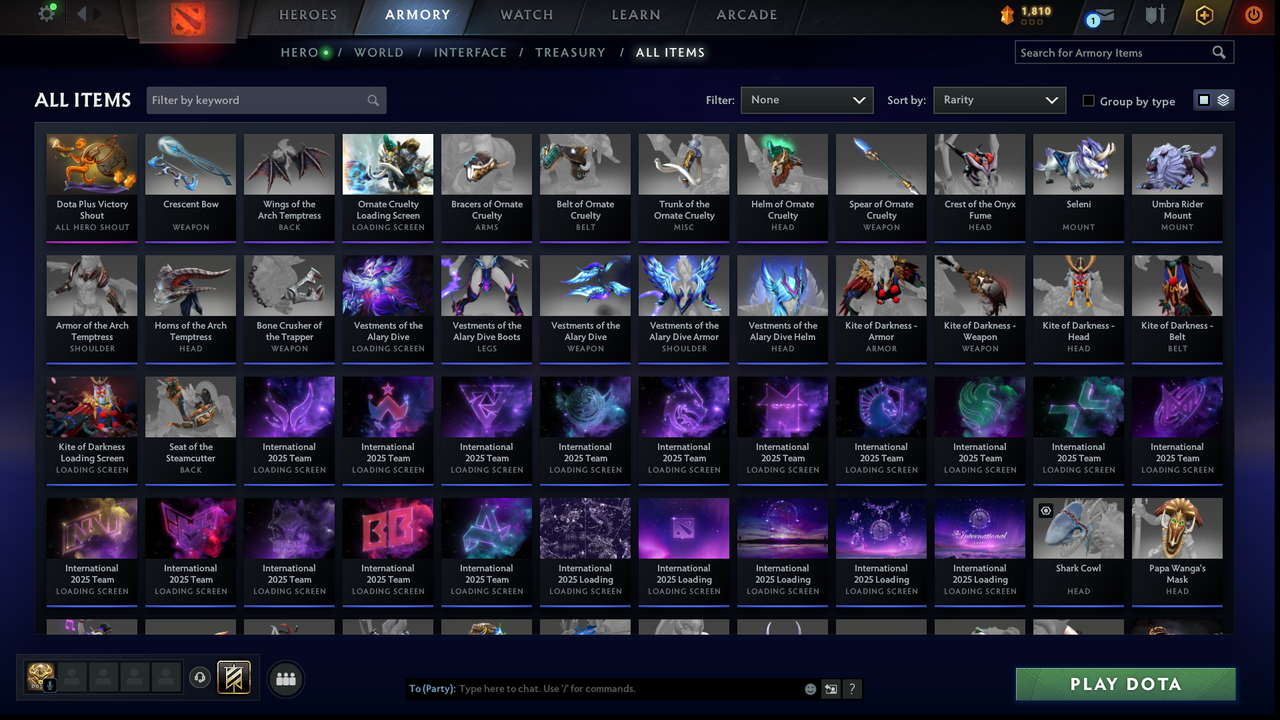Open voice settings via the headphones icon
The width and height of the screenshot is (1280, 720).
[x=201, y=678]
